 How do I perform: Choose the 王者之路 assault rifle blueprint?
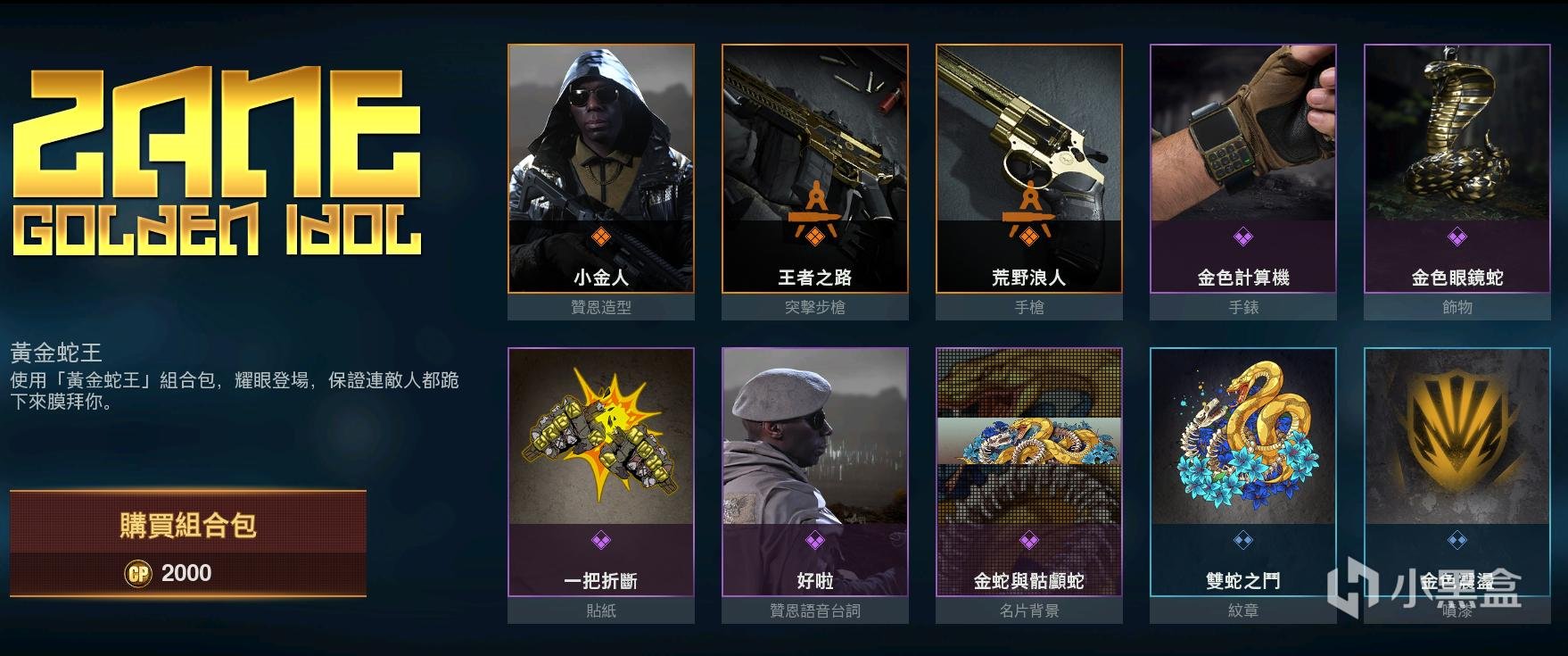(814, 170)
